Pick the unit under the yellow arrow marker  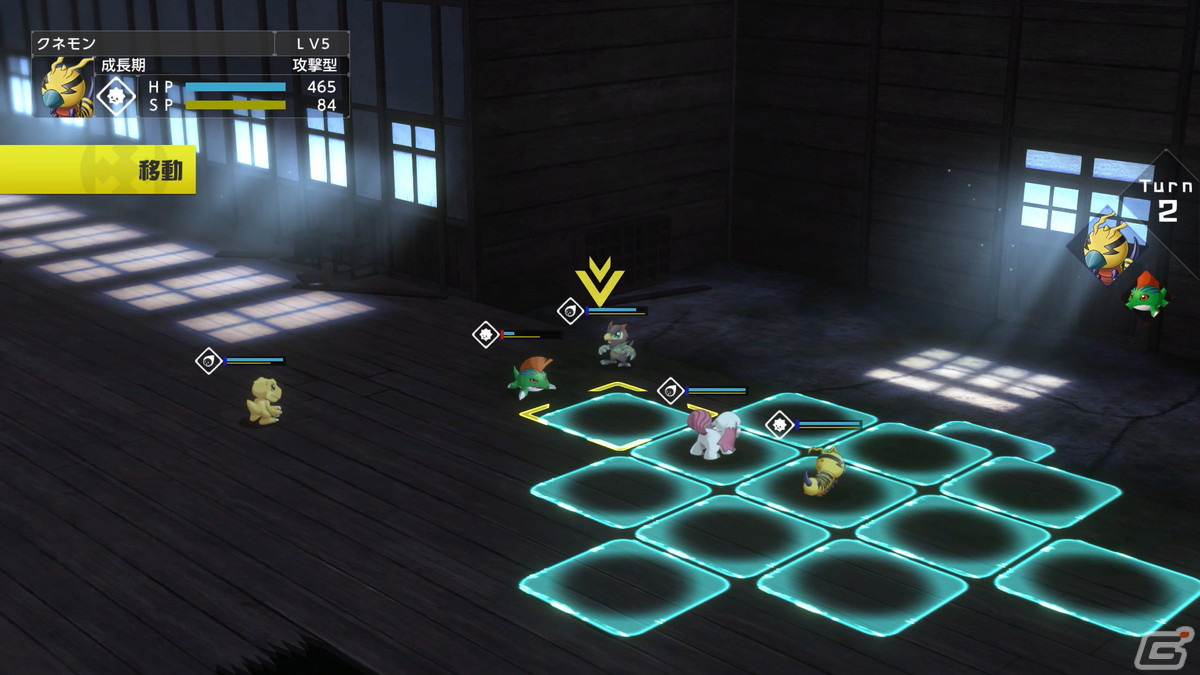pos(616,344)
